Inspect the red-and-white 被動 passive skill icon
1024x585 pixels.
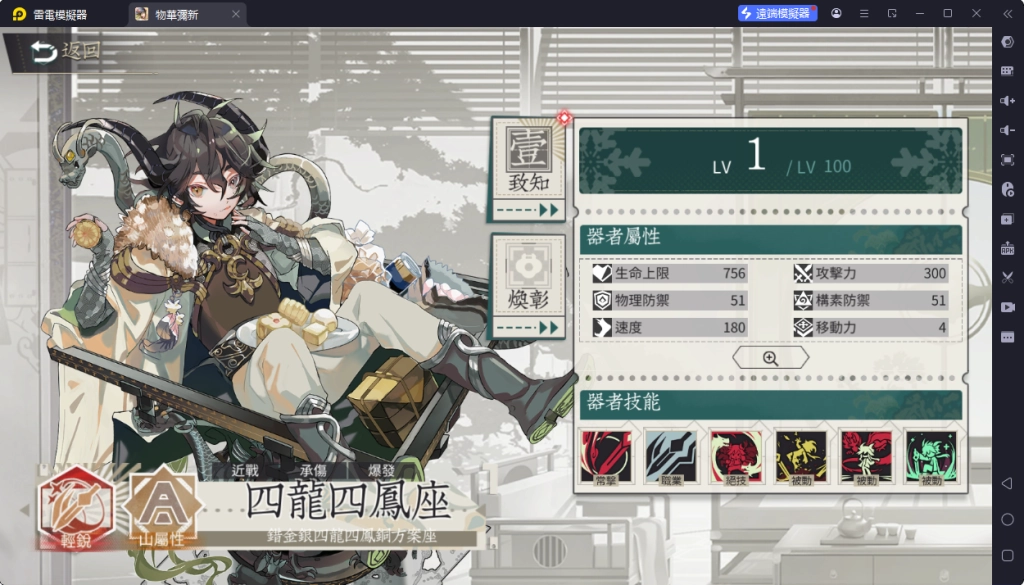tap(866, 459)
